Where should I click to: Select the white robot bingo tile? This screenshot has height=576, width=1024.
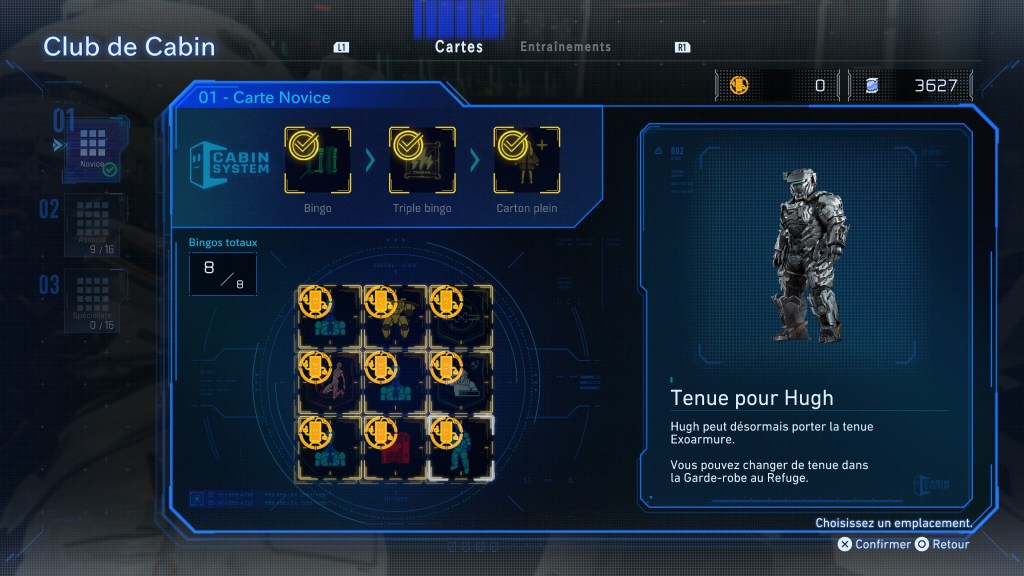pos(460,381)
